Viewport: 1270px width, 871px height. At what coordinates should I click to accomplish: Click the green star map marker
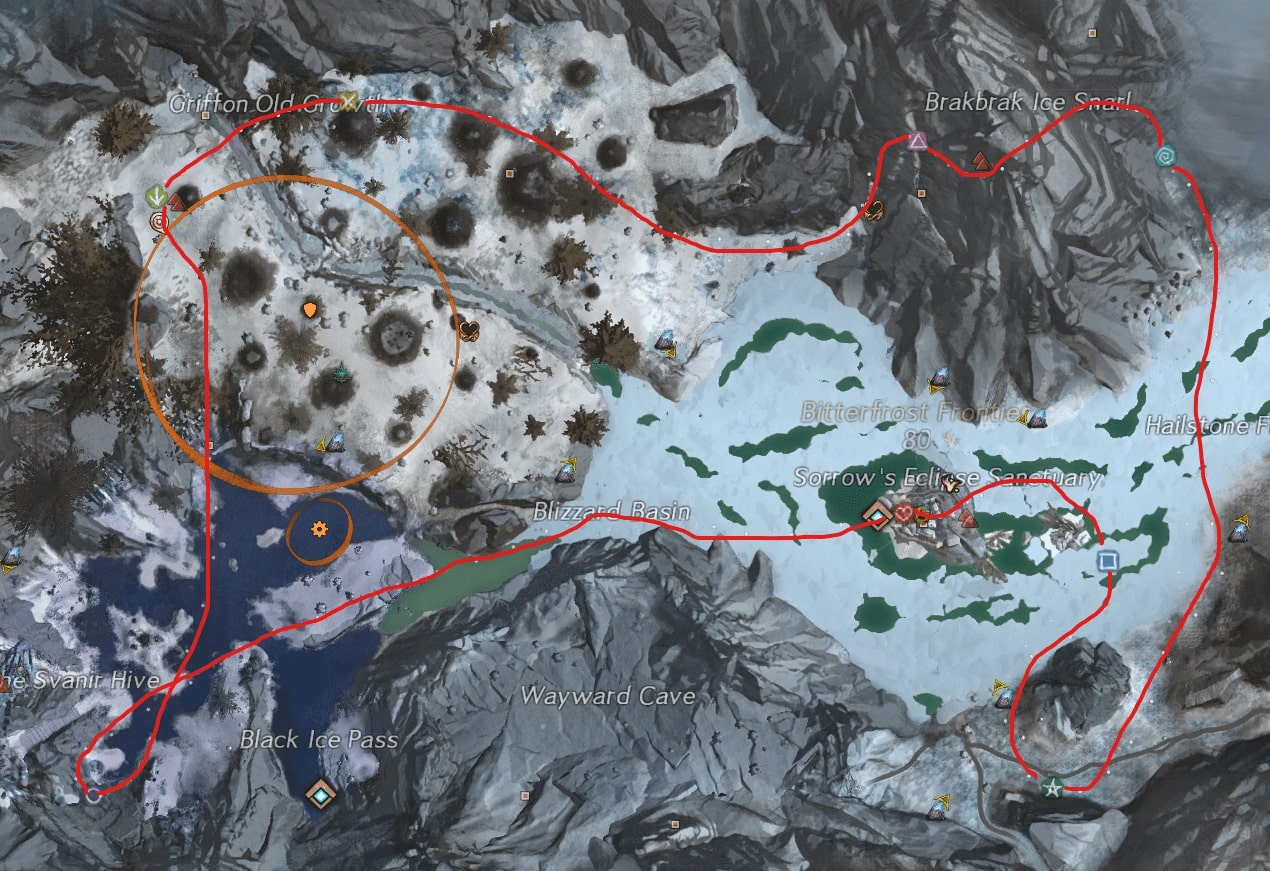(1051, 787)
